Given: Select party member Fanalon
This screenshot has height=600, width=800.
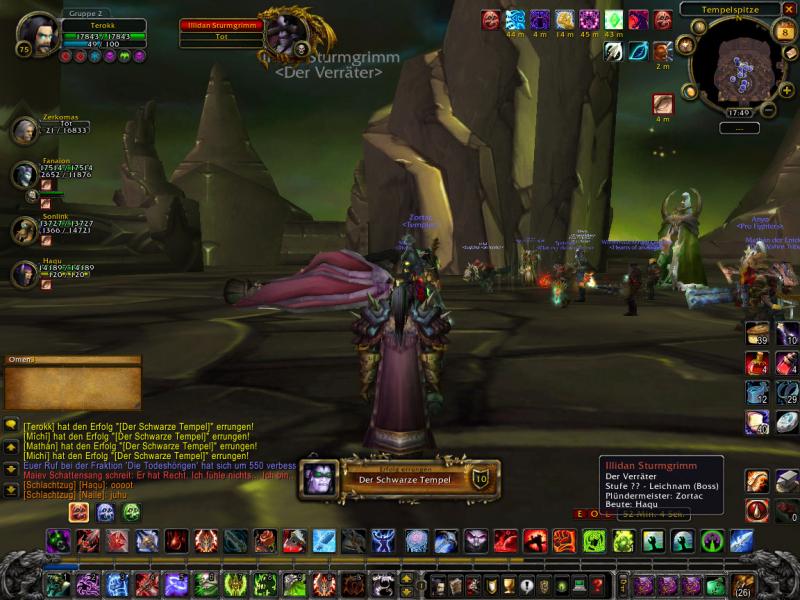Looking at the screenshot, I should pos(24,176).
